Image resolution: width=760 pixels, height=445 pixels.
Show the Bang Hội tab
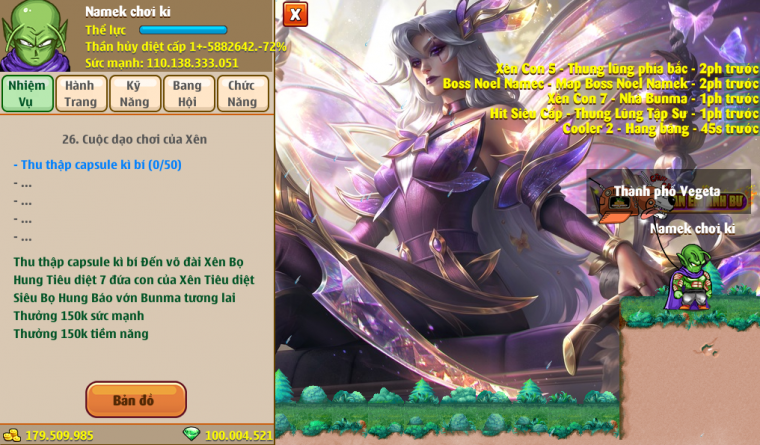coord(187,93)
